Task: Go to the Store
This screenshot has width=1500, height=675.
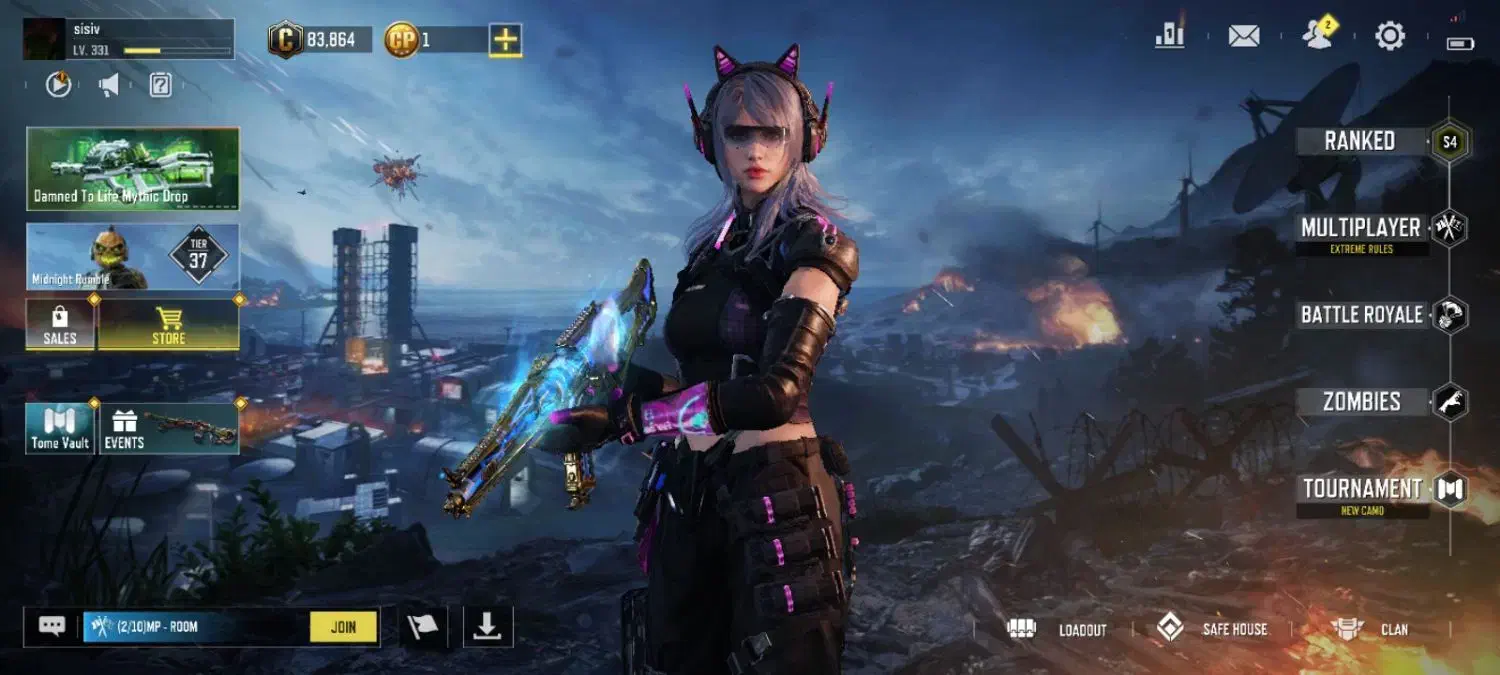Action: [168, 325]
